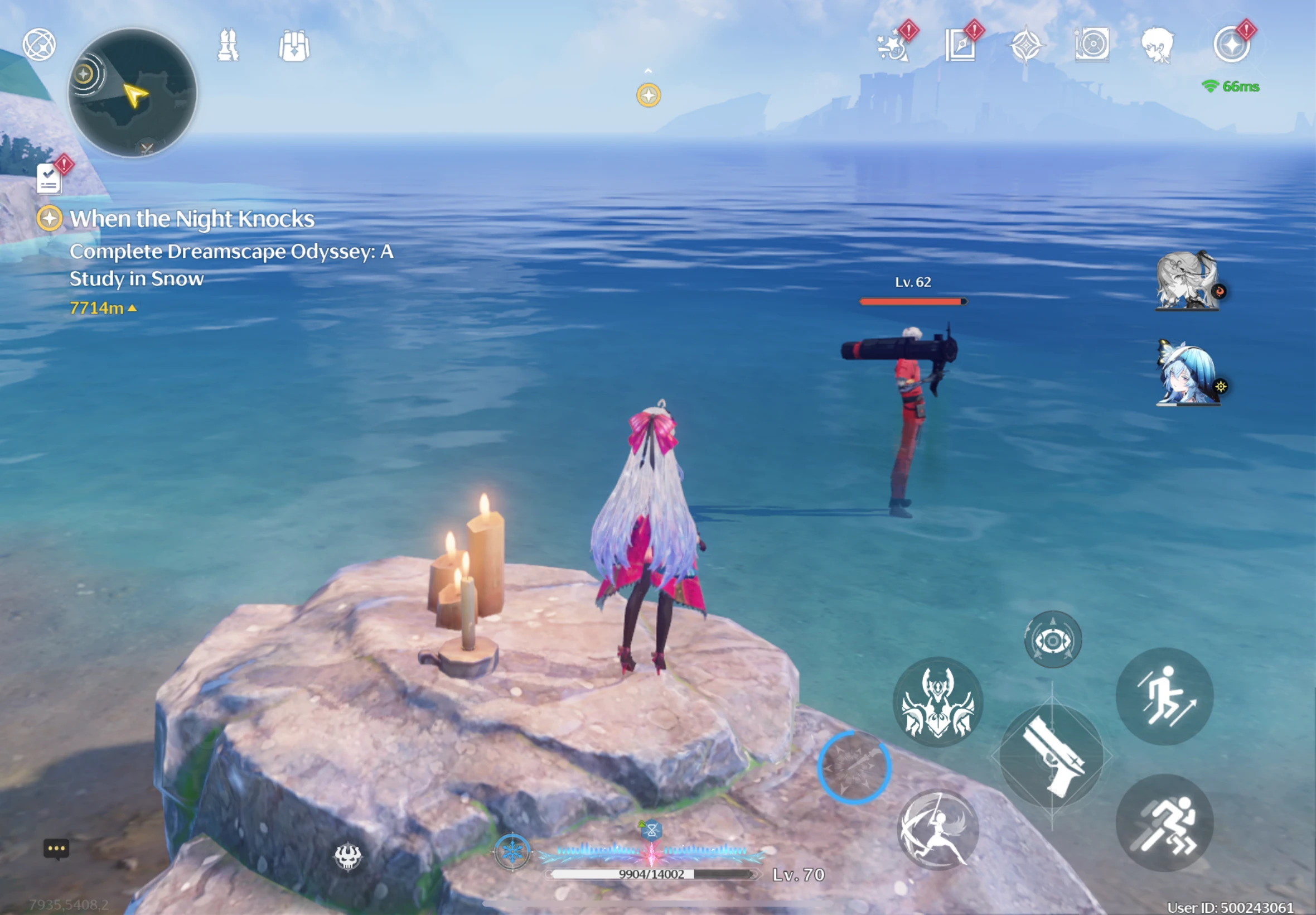This screenshot has width=1316, height=915.
Task: Open the globe terminal menu icon
Action: click(39, 45)
